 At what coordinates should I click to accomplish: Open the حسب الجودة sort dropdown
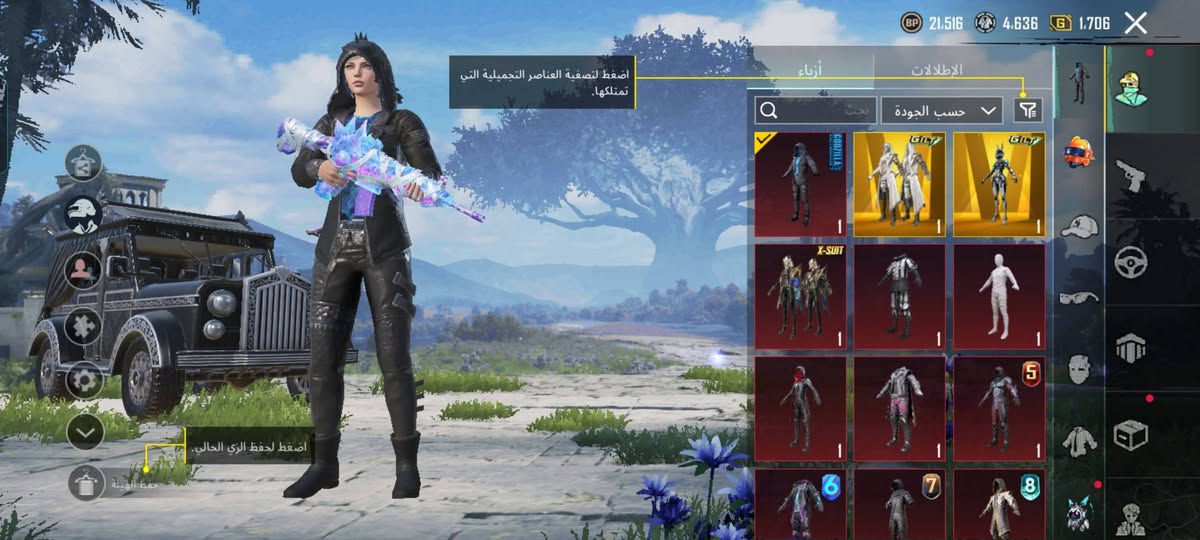(941, 110)
